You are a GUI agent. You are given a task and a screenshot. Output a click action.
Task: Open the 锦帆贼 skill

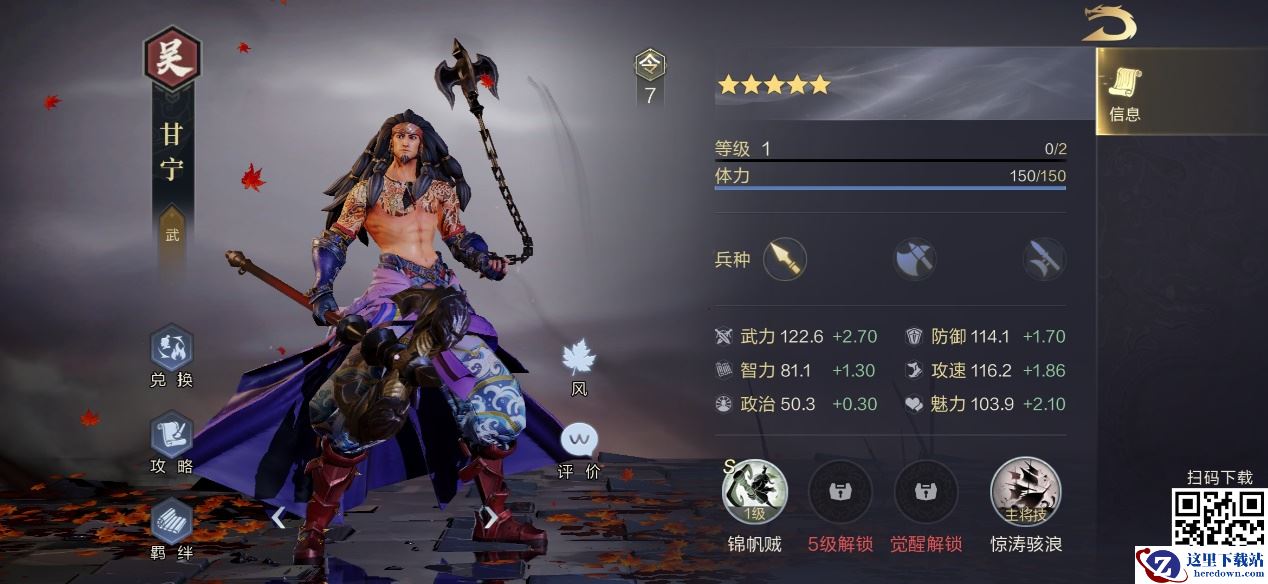click(x=755, y=492)
